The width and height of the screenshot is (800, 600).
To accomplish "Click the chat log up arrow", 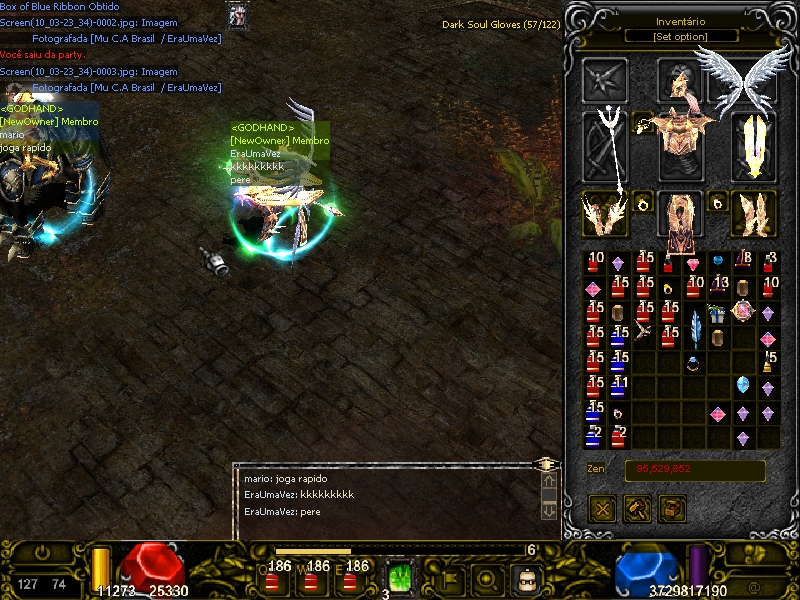I will pyautogui.click(x=548, y=483).
